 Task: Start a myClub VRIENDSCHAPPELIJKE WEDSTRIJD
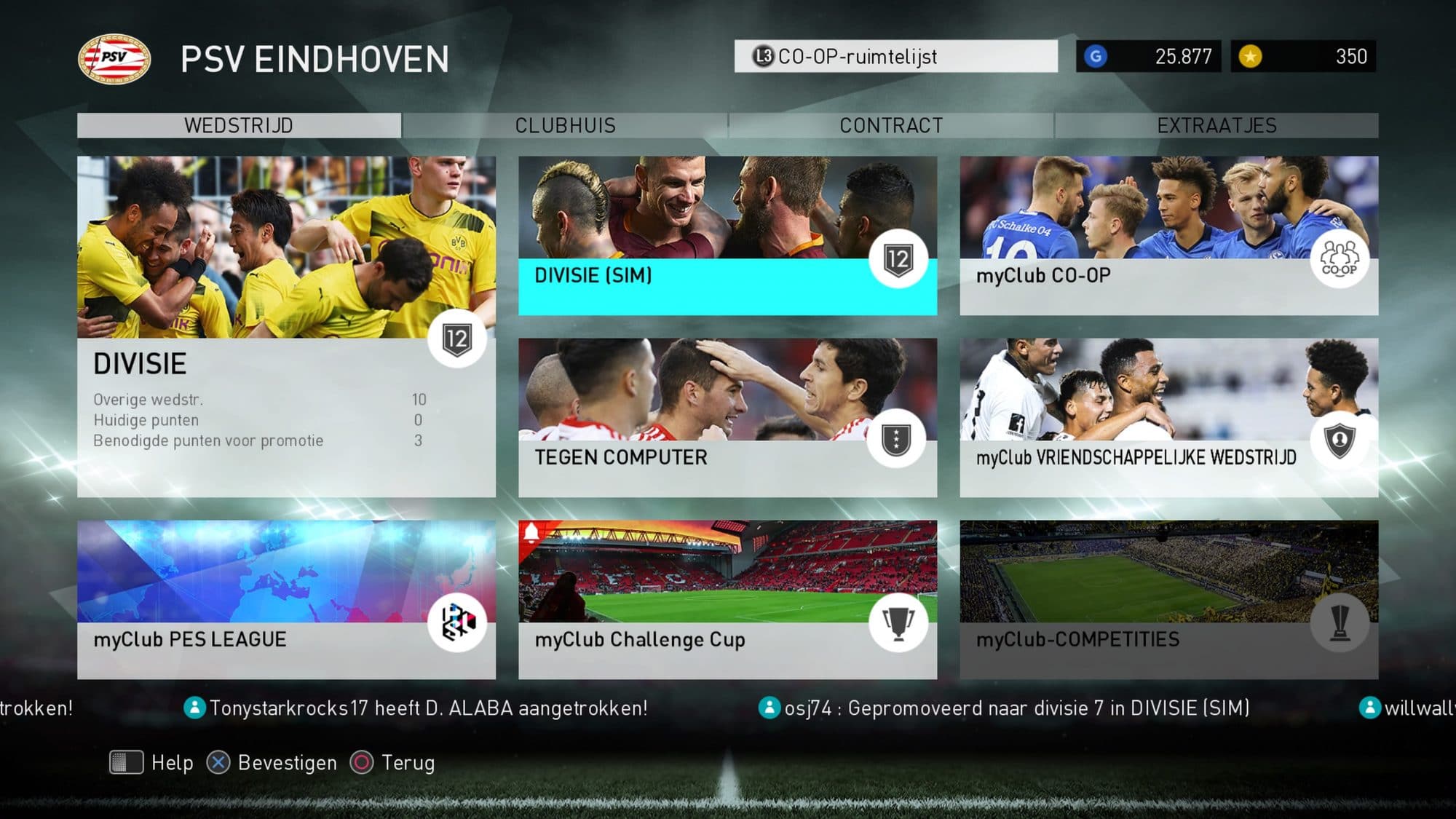pyautogui.click(x=1168, y=417)
